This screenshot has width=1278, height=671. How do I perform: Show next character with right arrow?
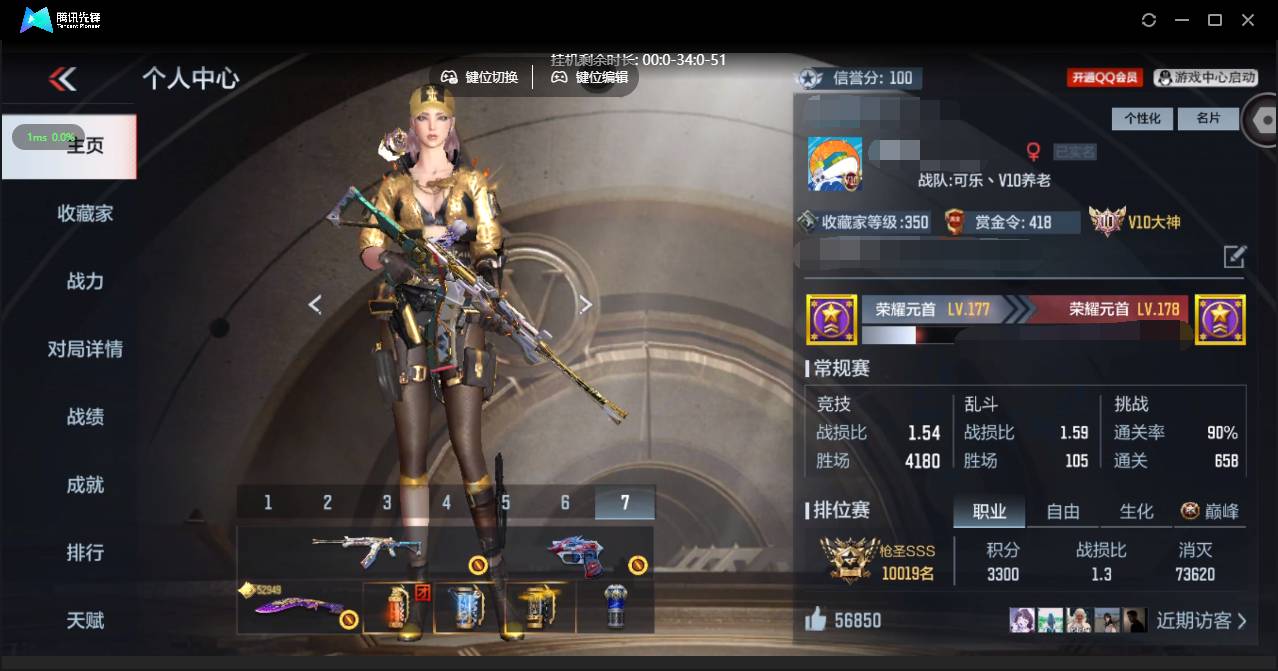point(586,304)
